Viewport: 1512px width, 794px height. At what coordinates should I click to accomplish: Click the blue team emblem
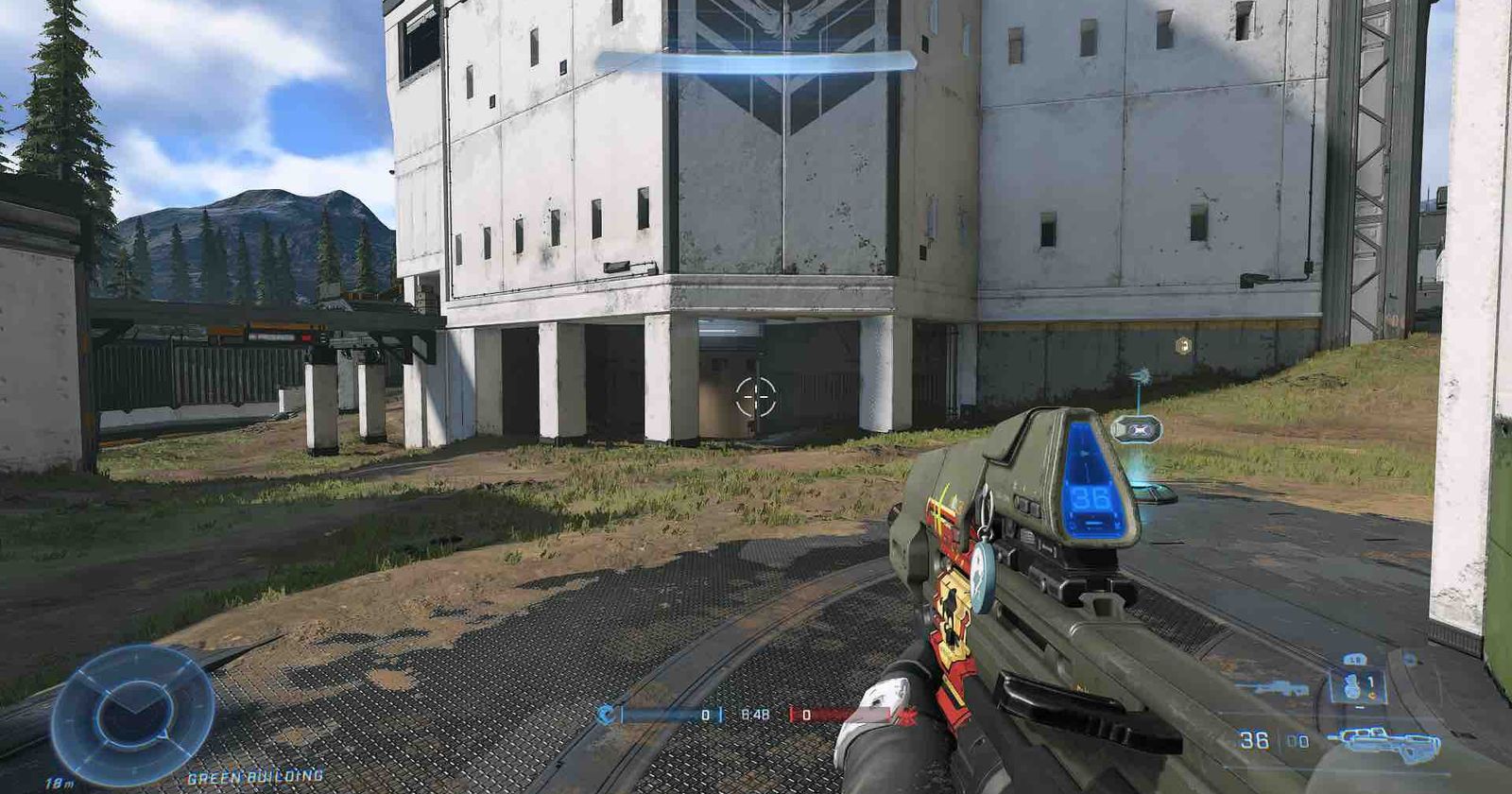[x=604, y=716]
